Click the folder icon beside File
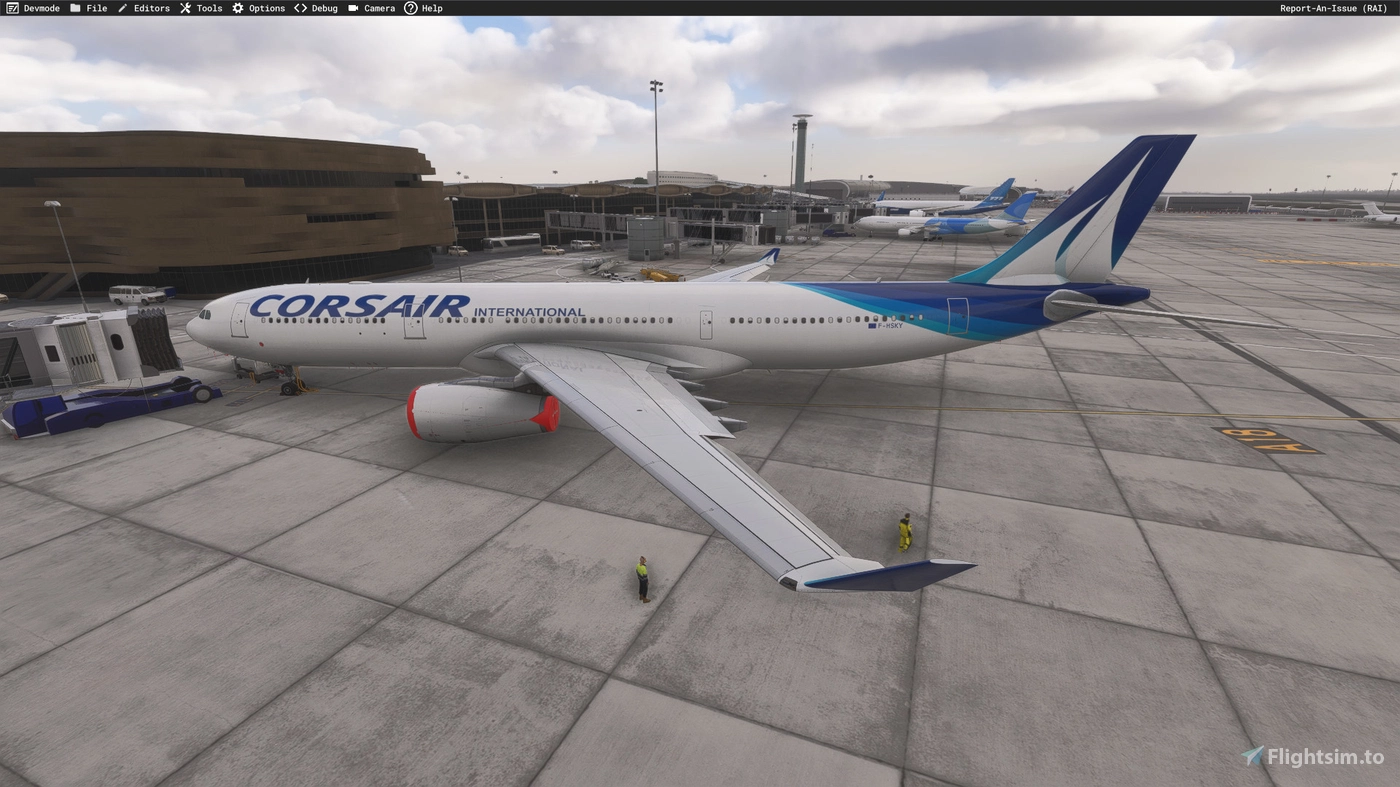 pyautogui.click(x=74, y=7)
